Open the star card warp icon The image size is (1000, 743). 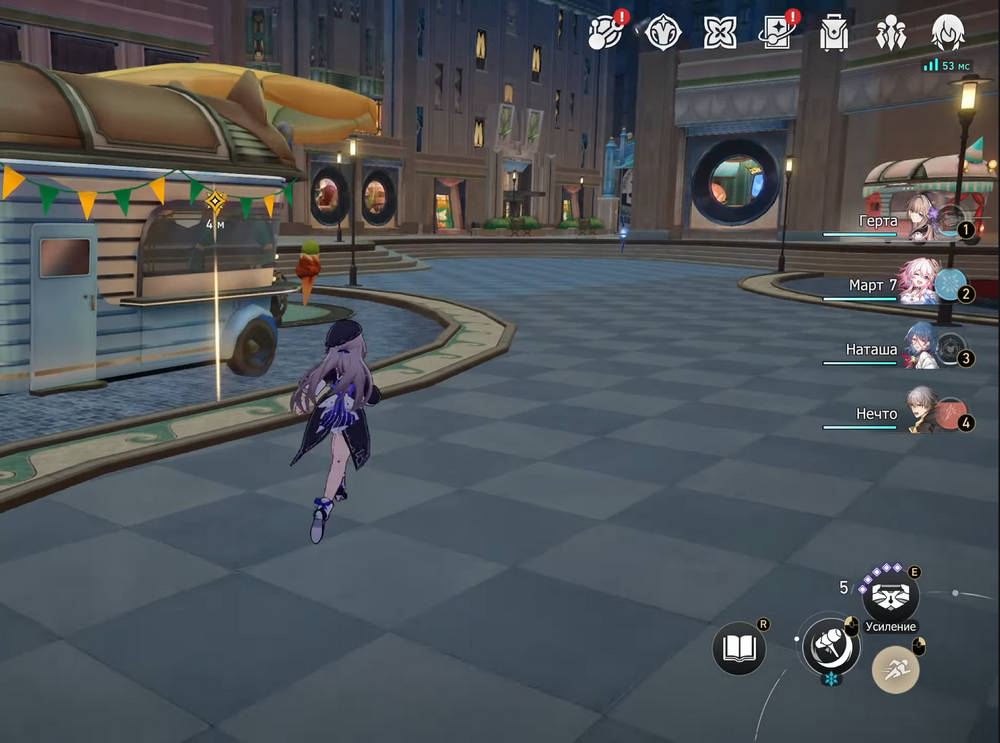[x=776, y=33]
